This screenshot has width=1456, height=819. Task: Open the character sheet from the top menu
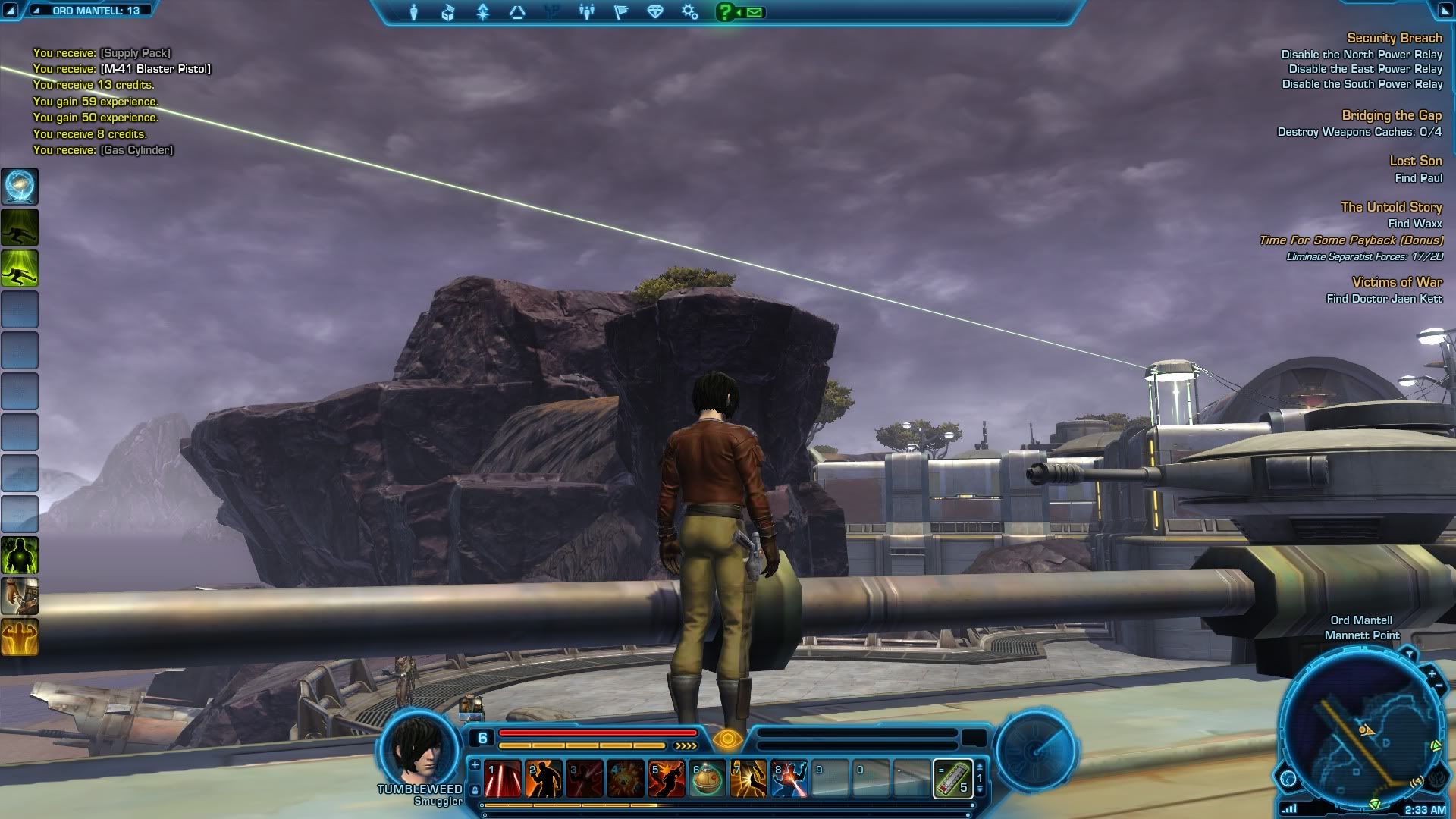coord(414,12)
